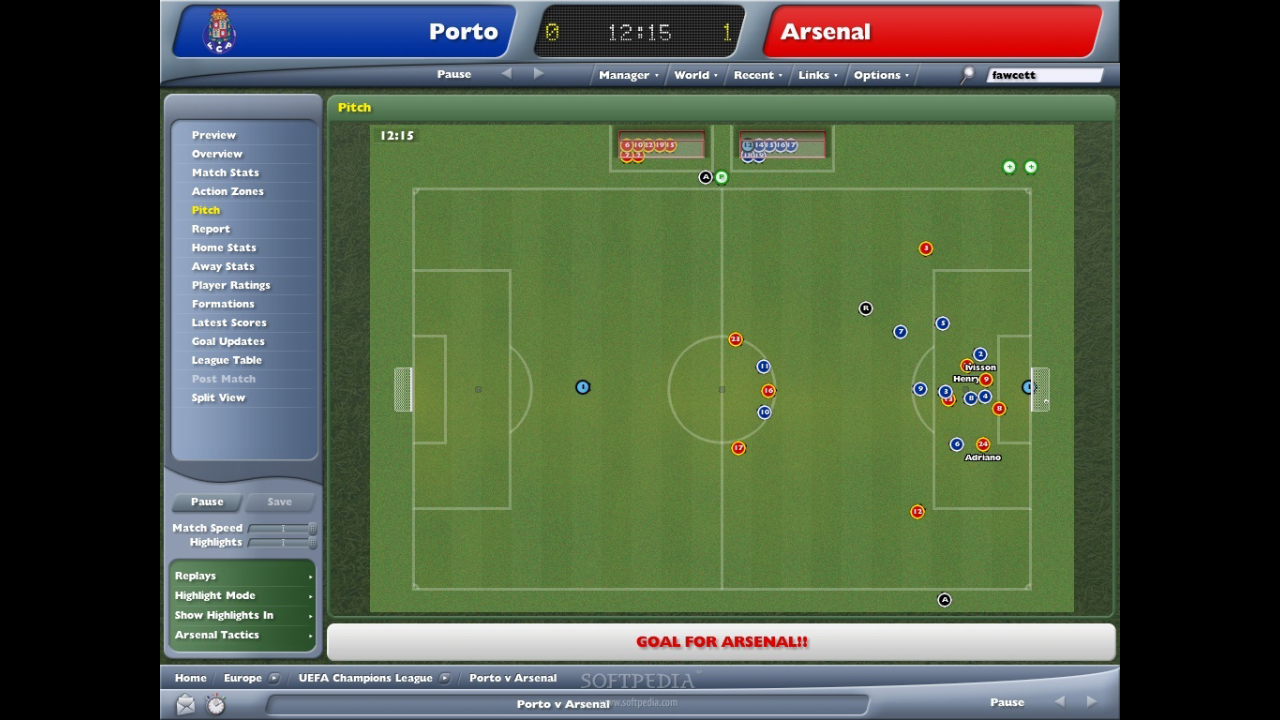Show the match Preview
This screenshot has width=1280, height=720.
213,135
